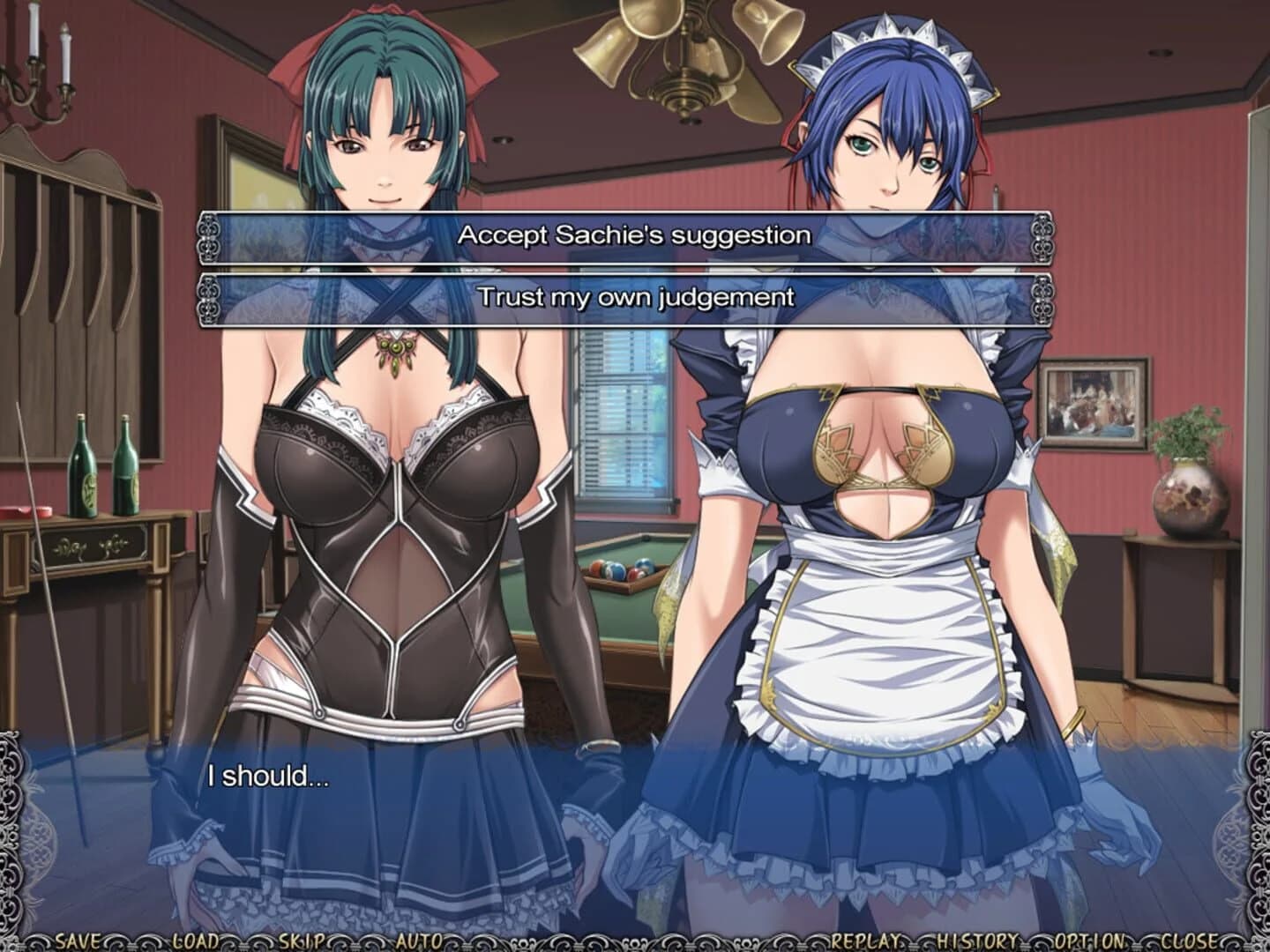Open the LOAD screen
This screenshot has height=952, width=1270.
pyautogui.click(x=196, y=940)
